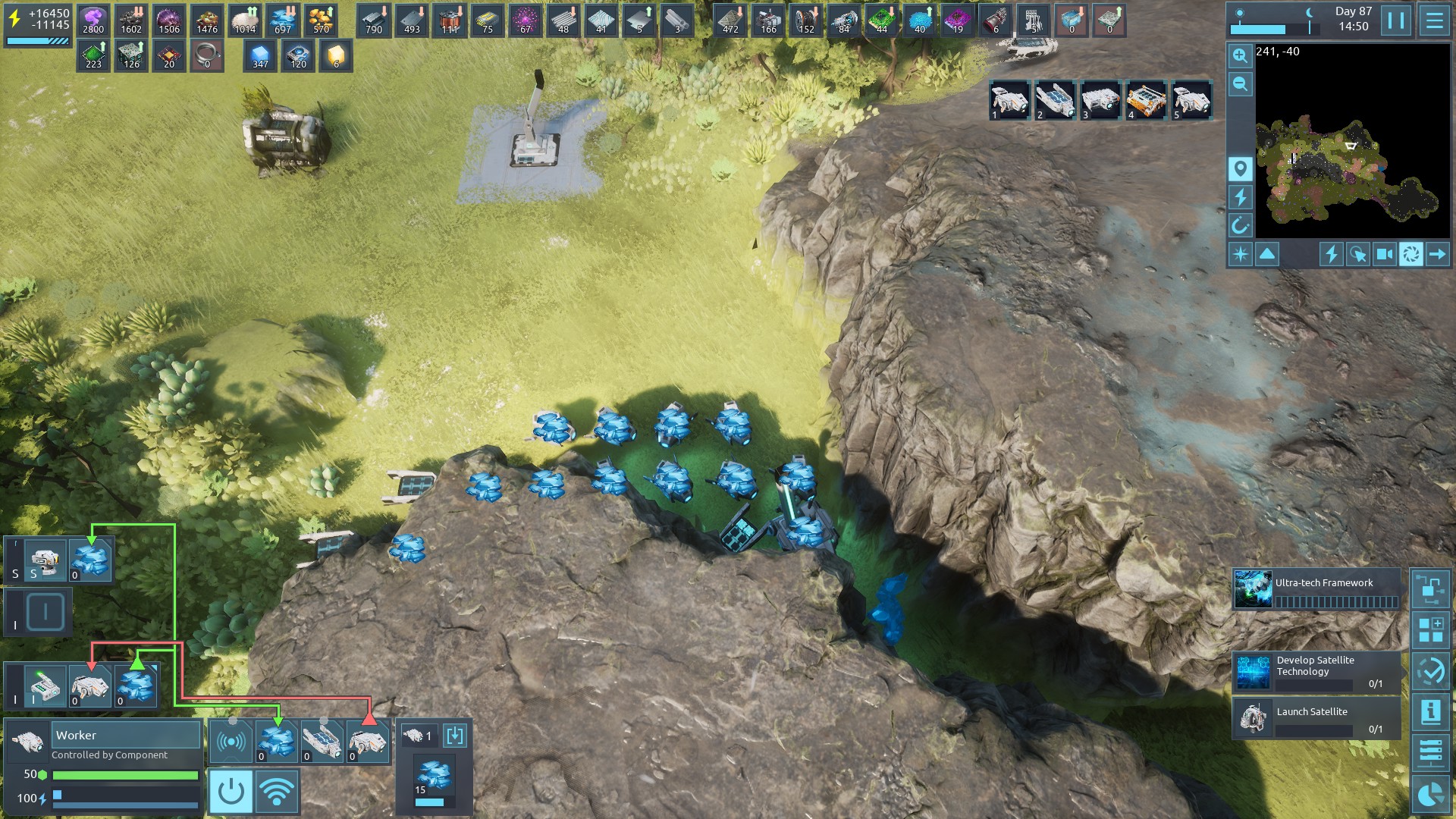Select the up-triangle button below the minimap
The image size is (1456, 819).
click(1267, 254)
